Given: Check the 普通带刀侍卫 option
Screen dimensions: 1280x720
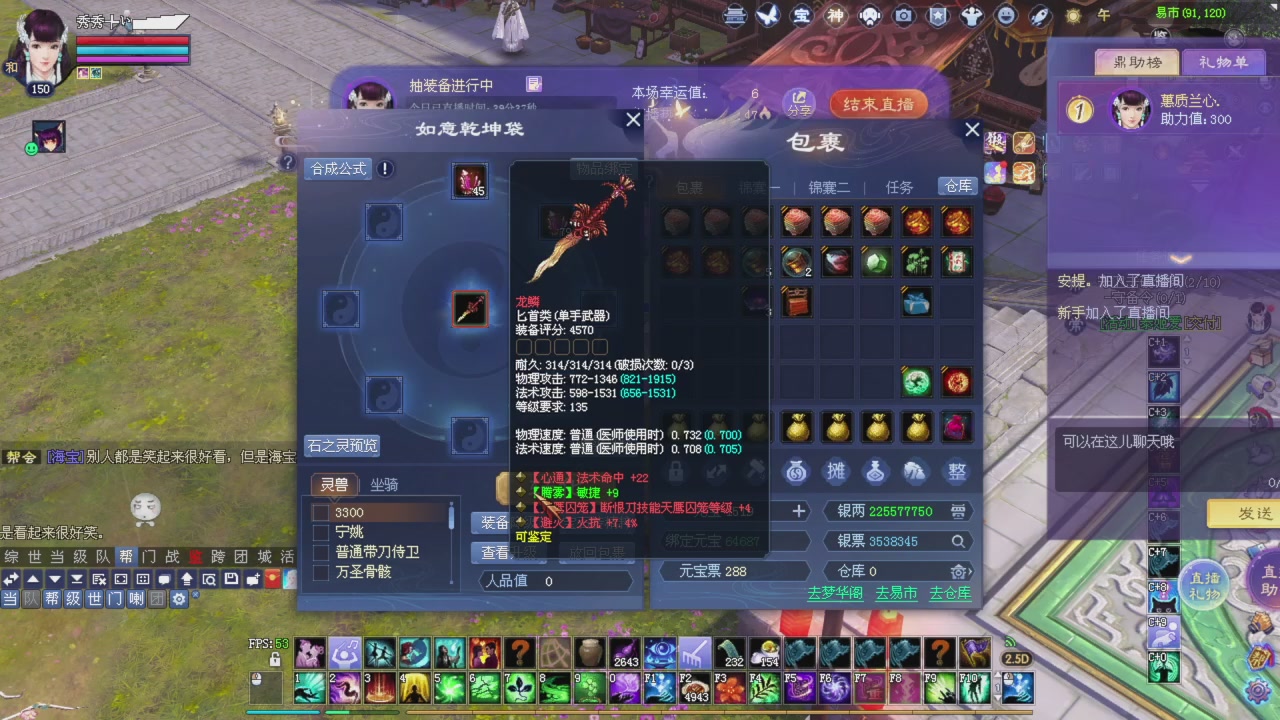Looking at the screenshot, I should 321,552.
